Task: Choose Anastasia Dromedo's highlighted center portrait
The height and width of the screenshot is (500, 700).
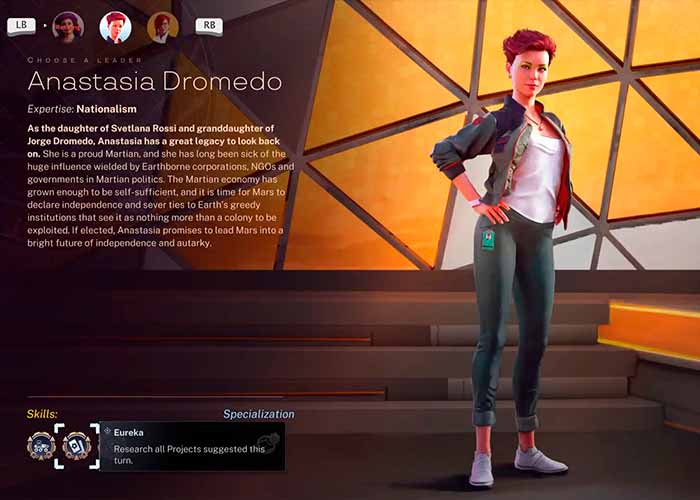Action: tap(116, 27)
